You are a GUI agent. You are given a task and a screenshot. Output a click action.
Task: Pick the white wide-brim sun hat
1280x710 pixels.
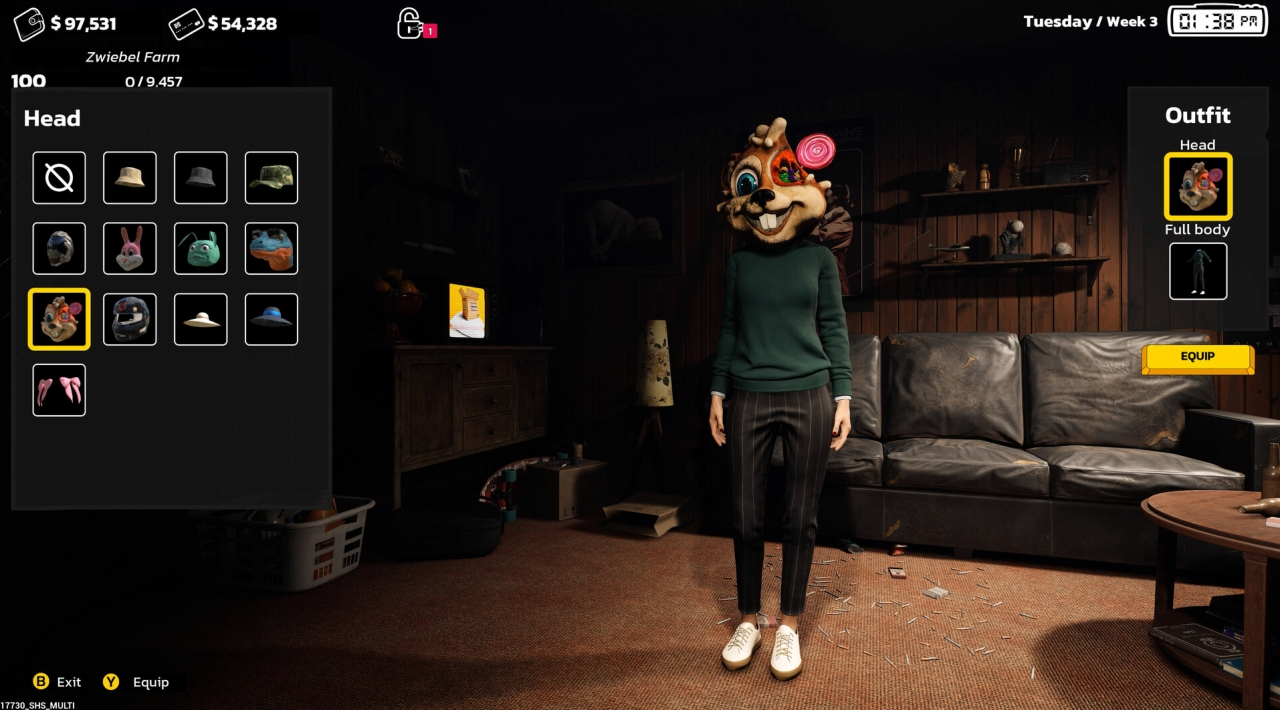pyautogui.click(x=201, y=319)
